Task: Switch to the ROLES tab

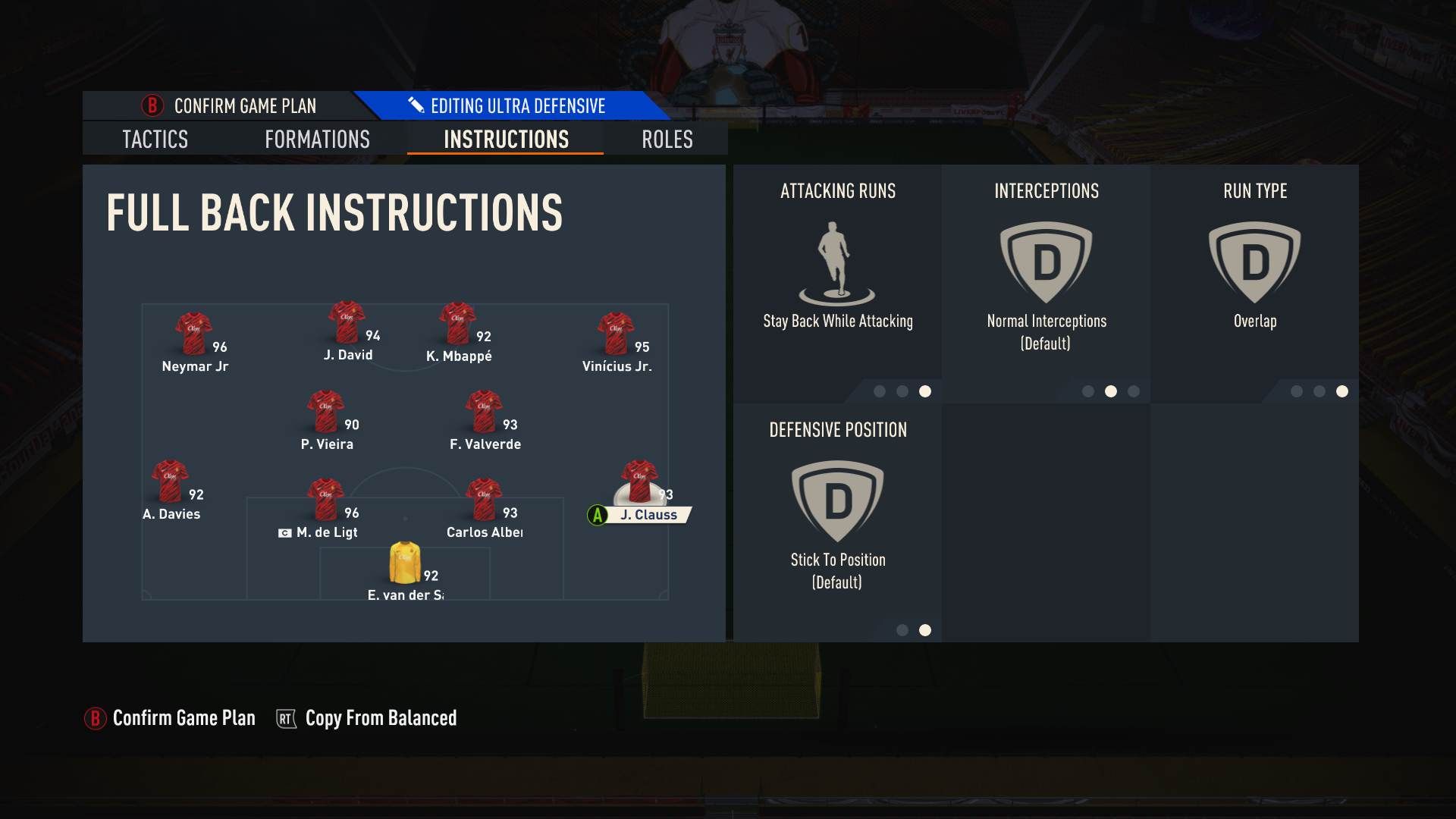Action: 666,140
